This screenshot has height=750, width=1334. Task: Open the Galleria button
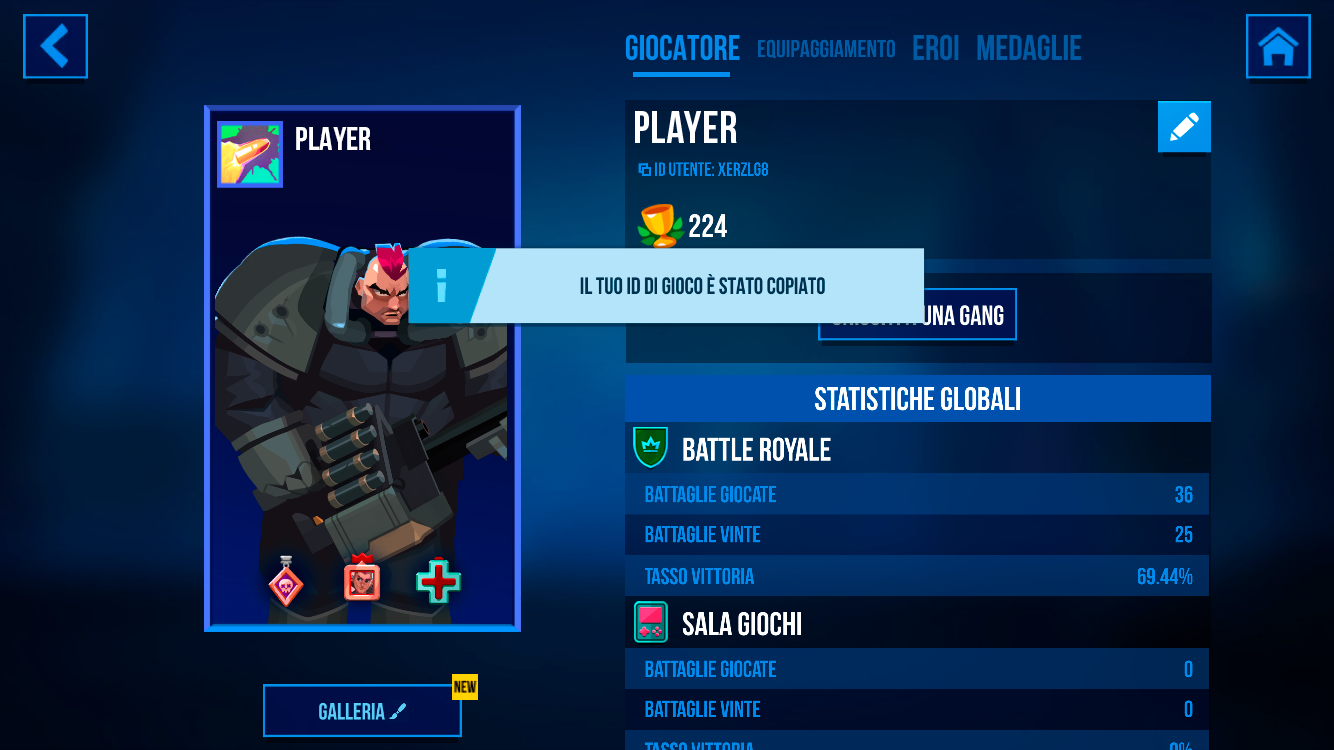[362, 711]
